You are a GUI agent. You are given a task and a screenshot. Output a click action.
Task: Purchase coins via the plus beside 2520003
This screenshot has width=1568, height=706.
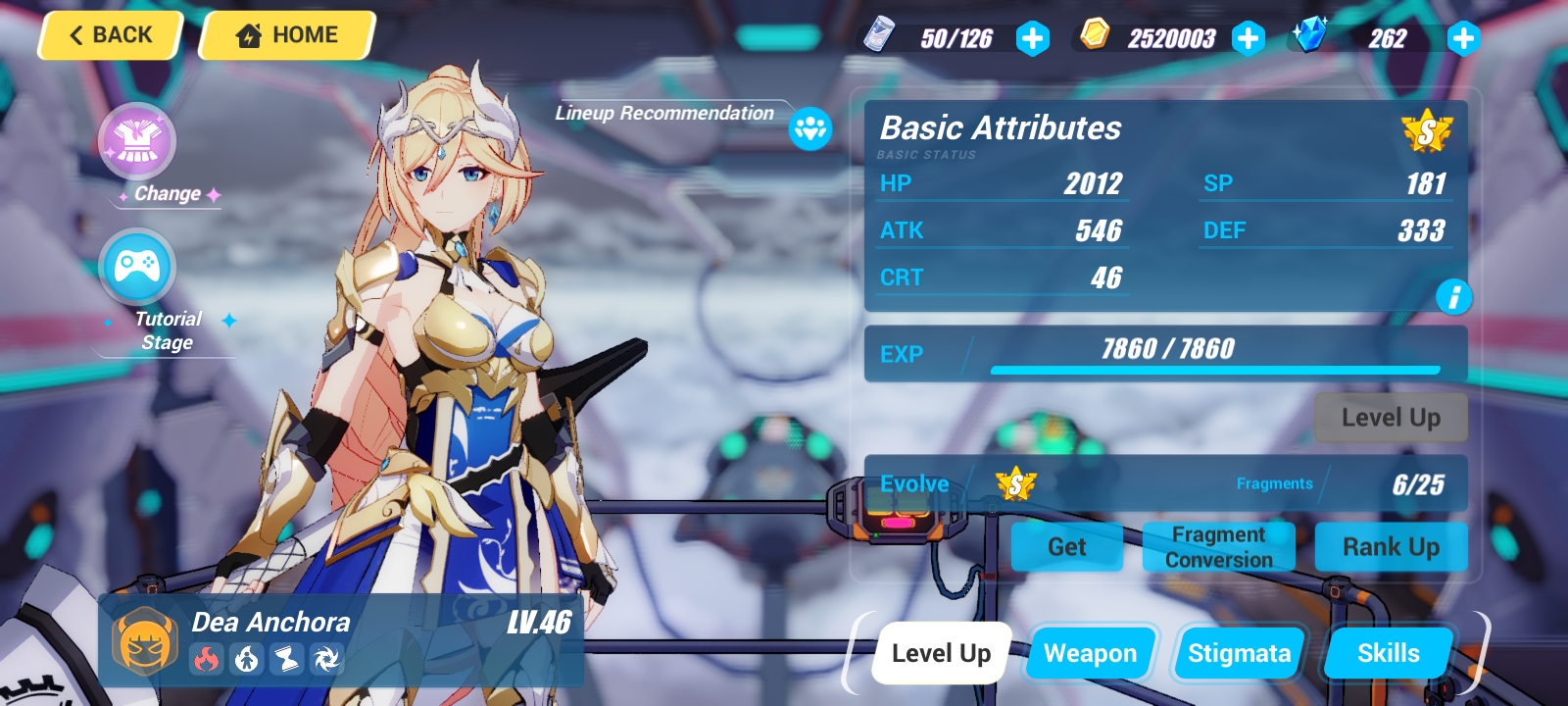[1249, 39]
